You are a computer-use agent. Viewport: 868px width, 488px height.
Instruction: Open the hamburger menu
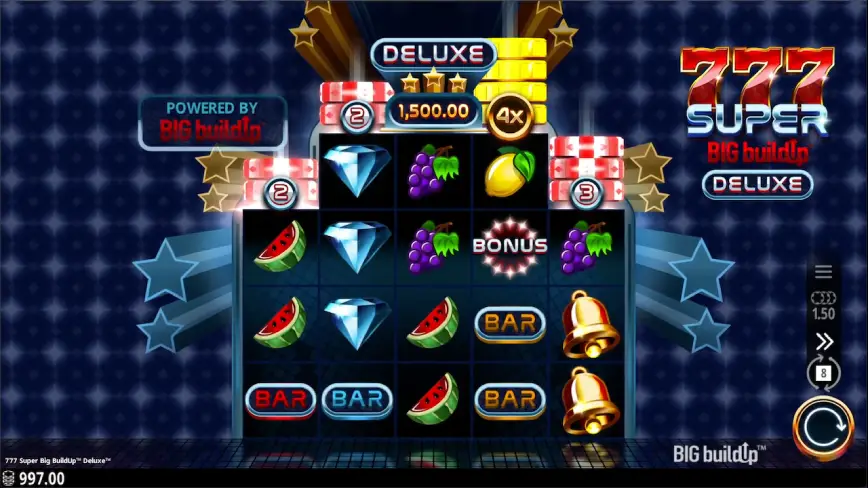tap(824, 272)
